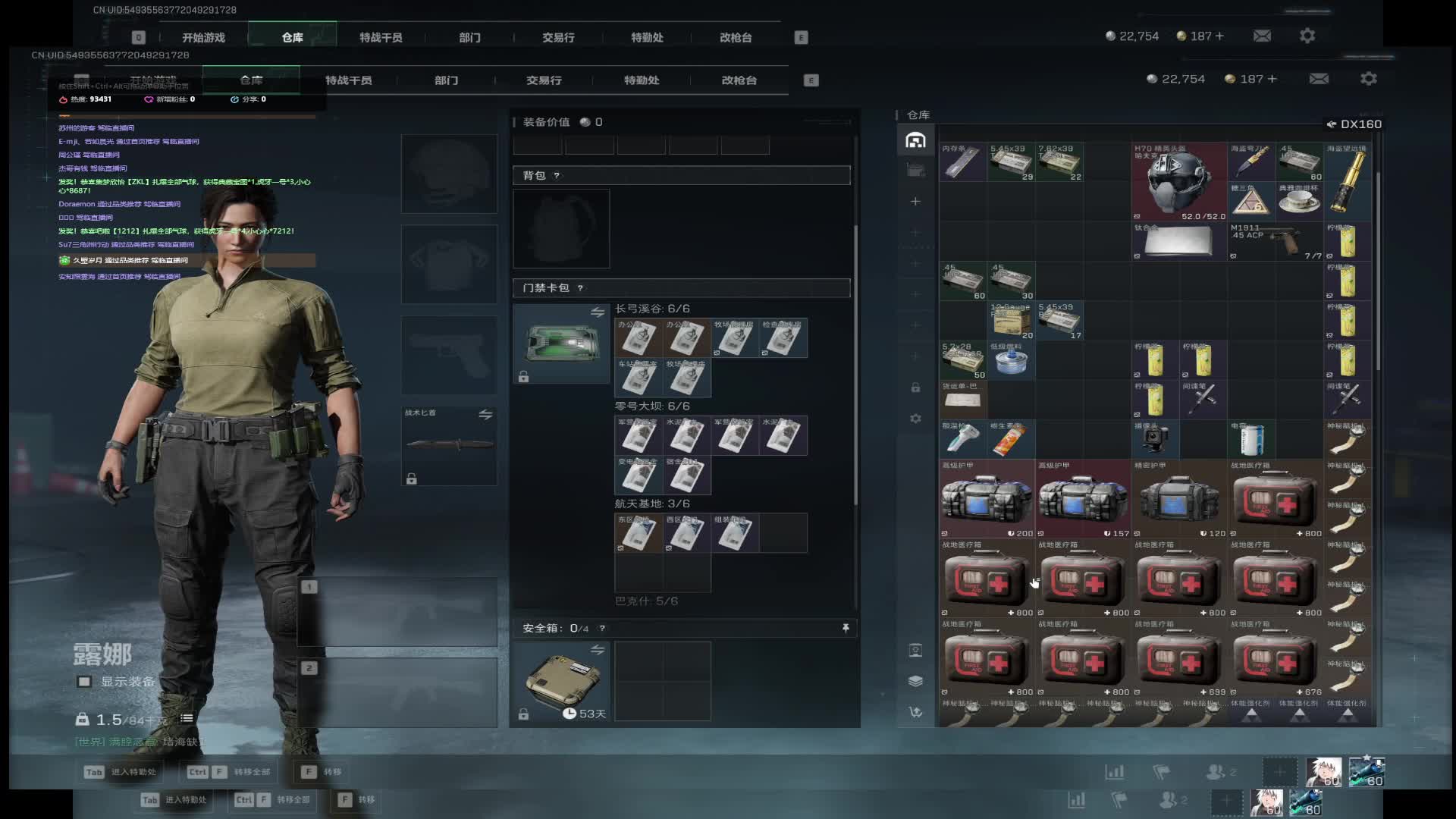Click the pin icon beside 安全箱
Image resolution: width=1456 pixels, height=819 pixels.
[846, 628]
